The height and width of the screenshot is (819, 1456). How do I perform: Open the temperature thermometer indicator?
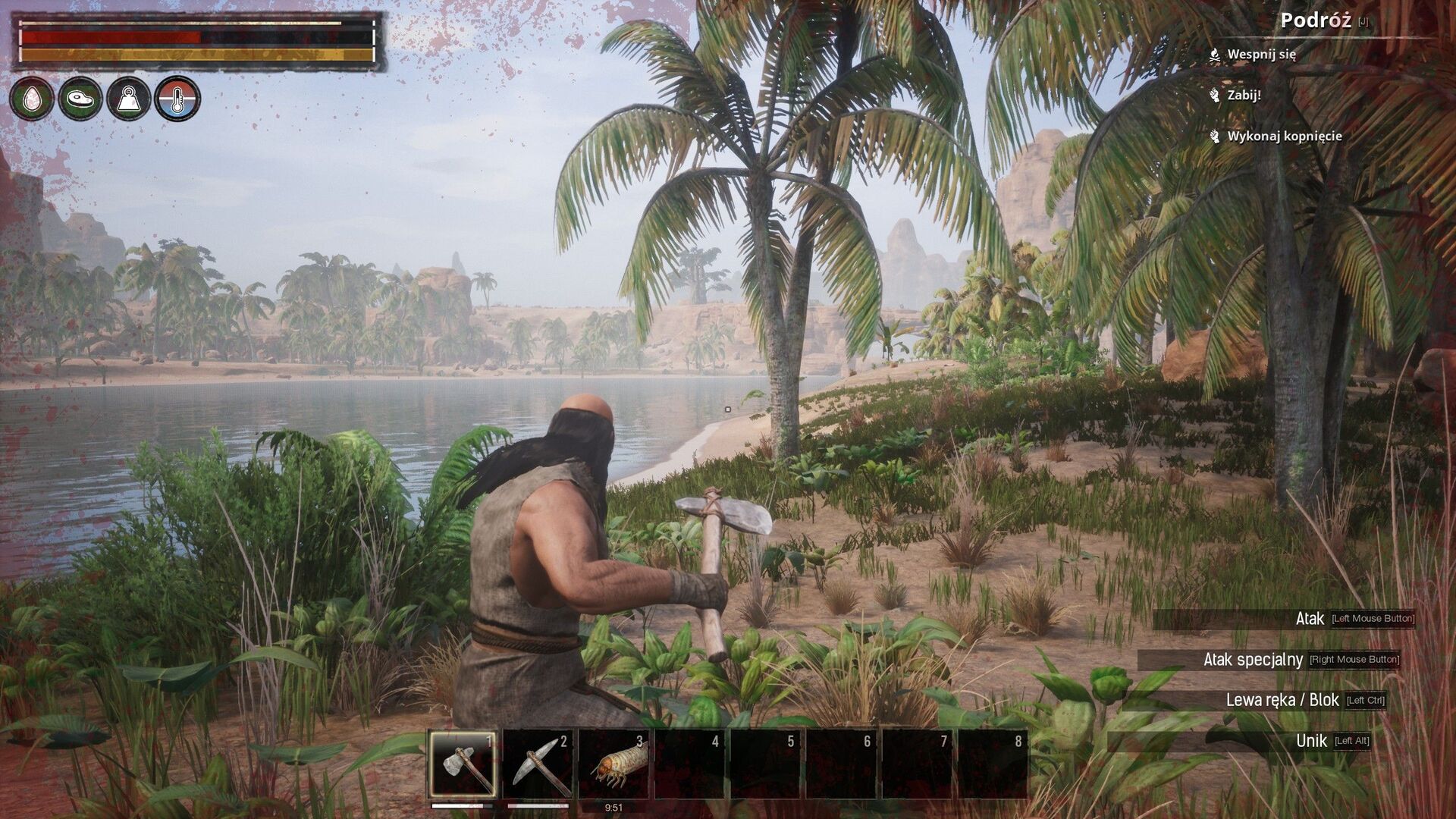click(177, 99)
